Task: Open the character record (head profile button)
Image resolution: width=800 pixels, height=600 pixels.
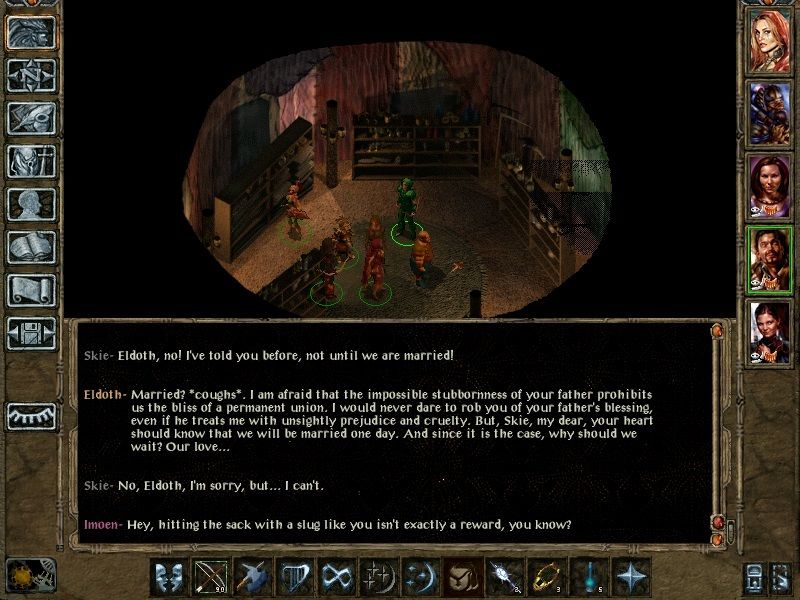Action: [30, 205]
